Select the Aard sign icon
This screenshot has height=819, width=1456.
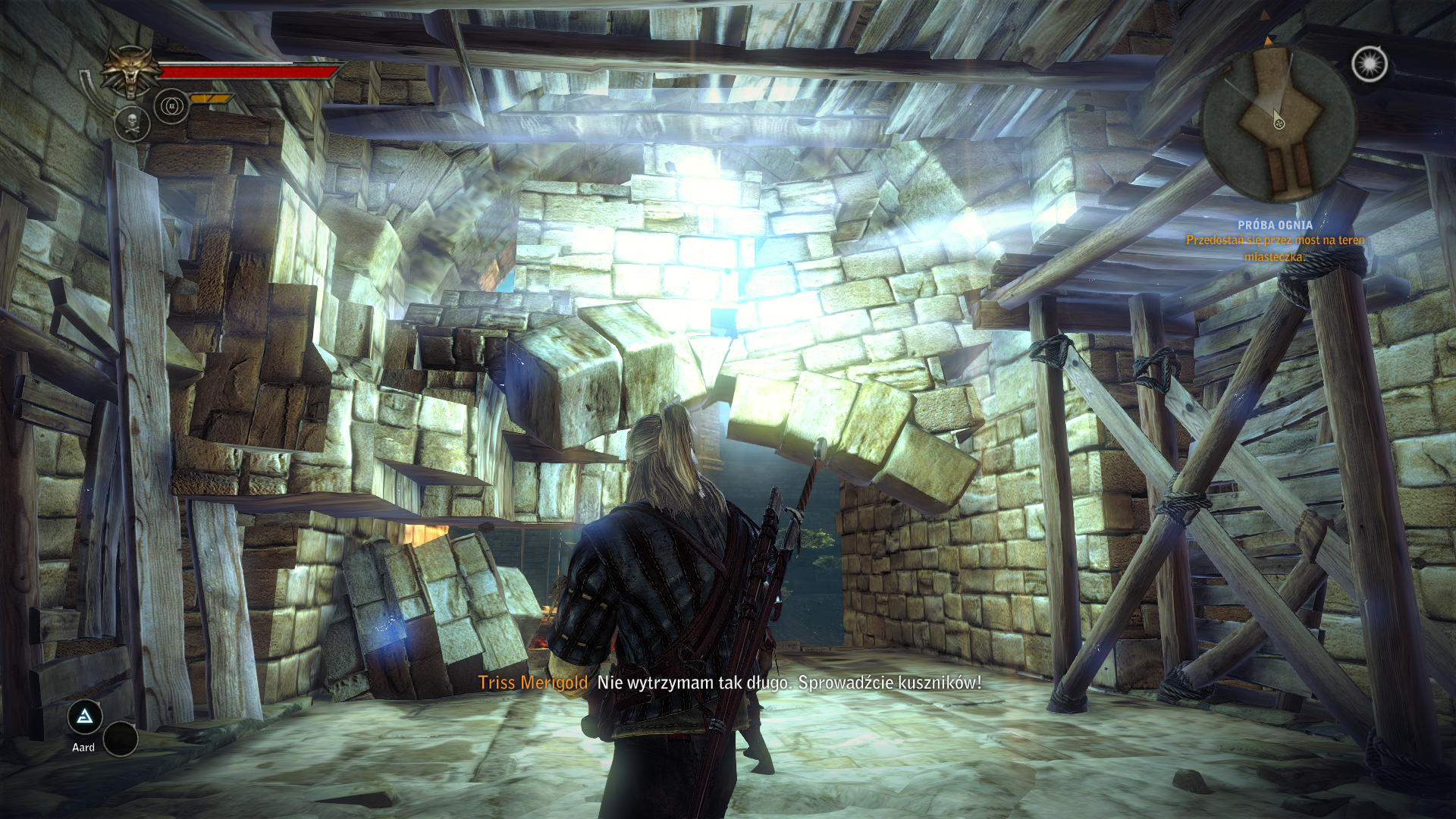pyautogui.click(x=85, y=717)
